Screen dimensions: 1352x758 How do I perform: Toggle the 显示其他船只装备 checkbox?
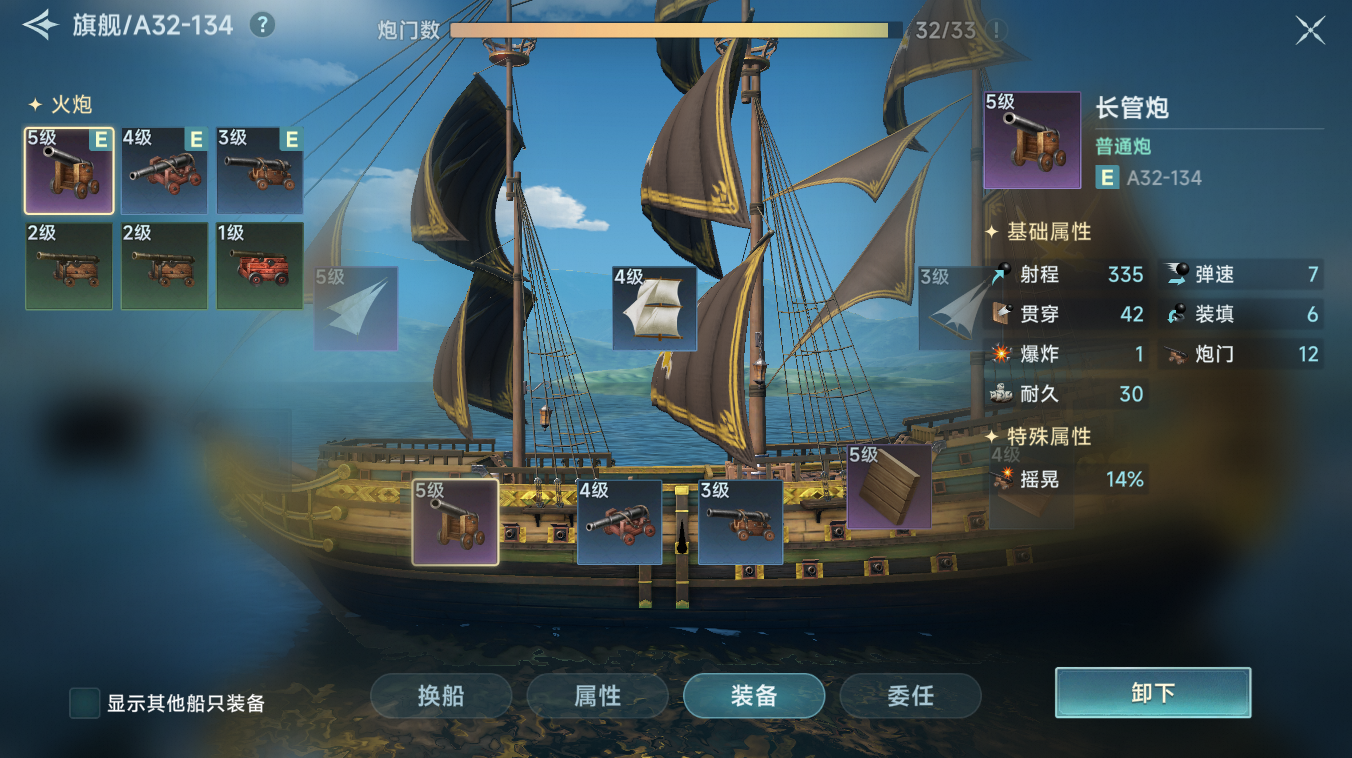[x=84, y=703]
